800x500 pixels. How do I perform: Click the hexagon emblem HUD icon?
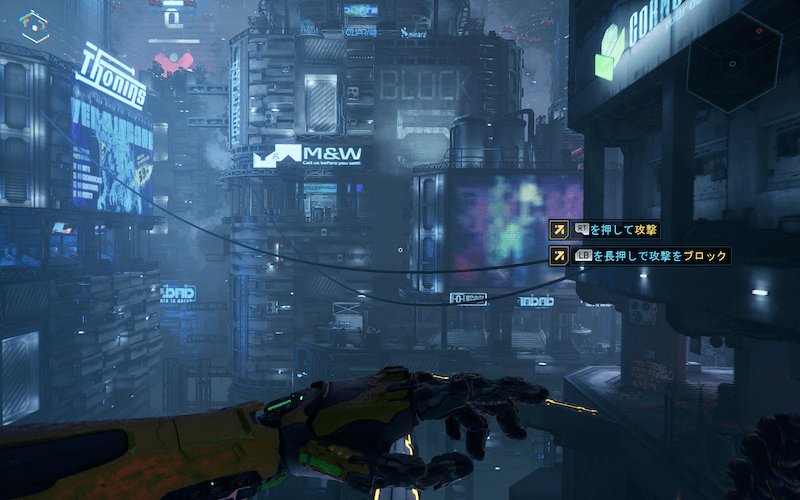pos(35,25)
